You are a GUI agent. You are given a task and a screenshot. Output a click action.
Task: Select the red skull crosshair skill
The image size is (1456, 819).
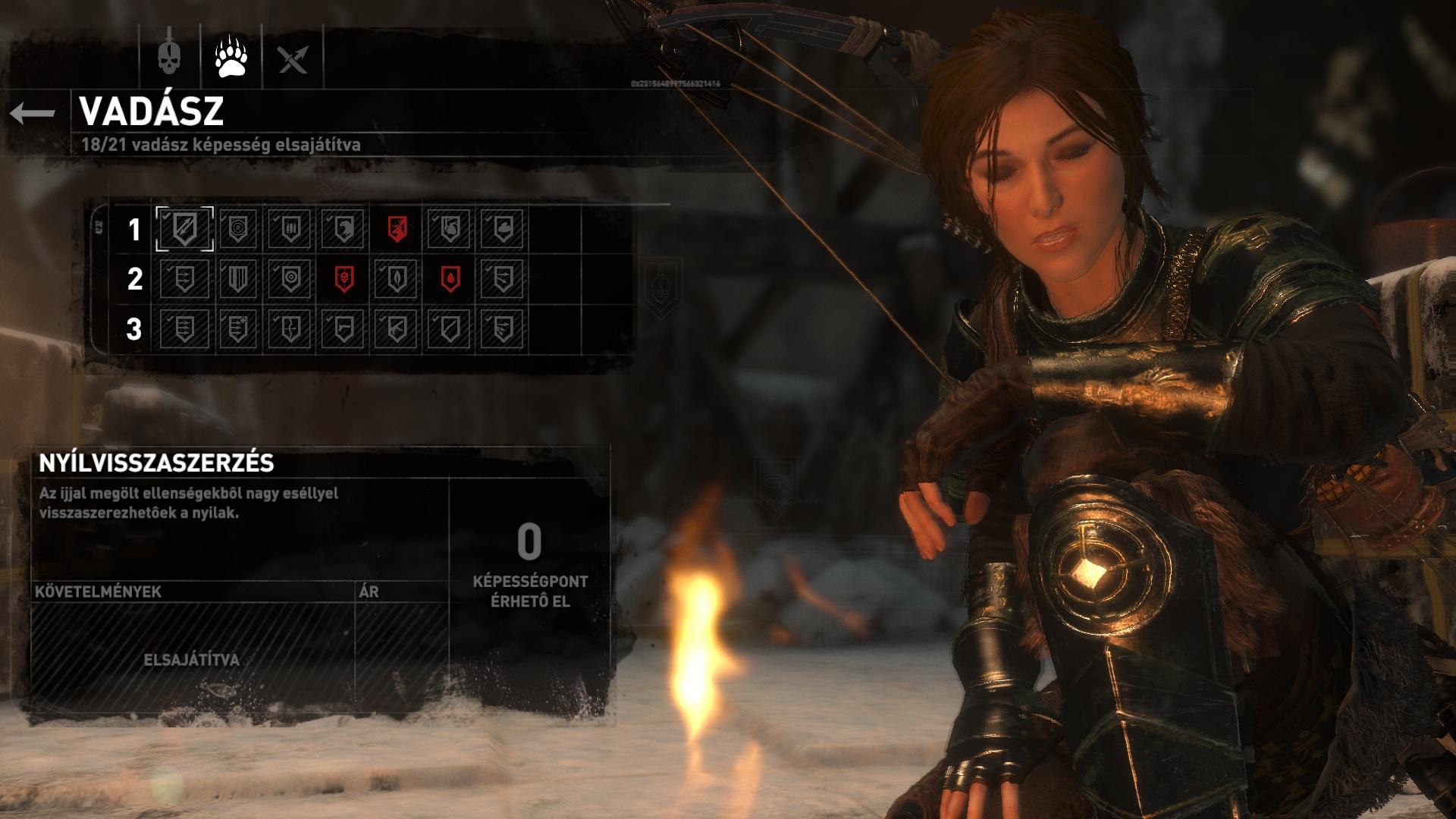tap(344, 279)
